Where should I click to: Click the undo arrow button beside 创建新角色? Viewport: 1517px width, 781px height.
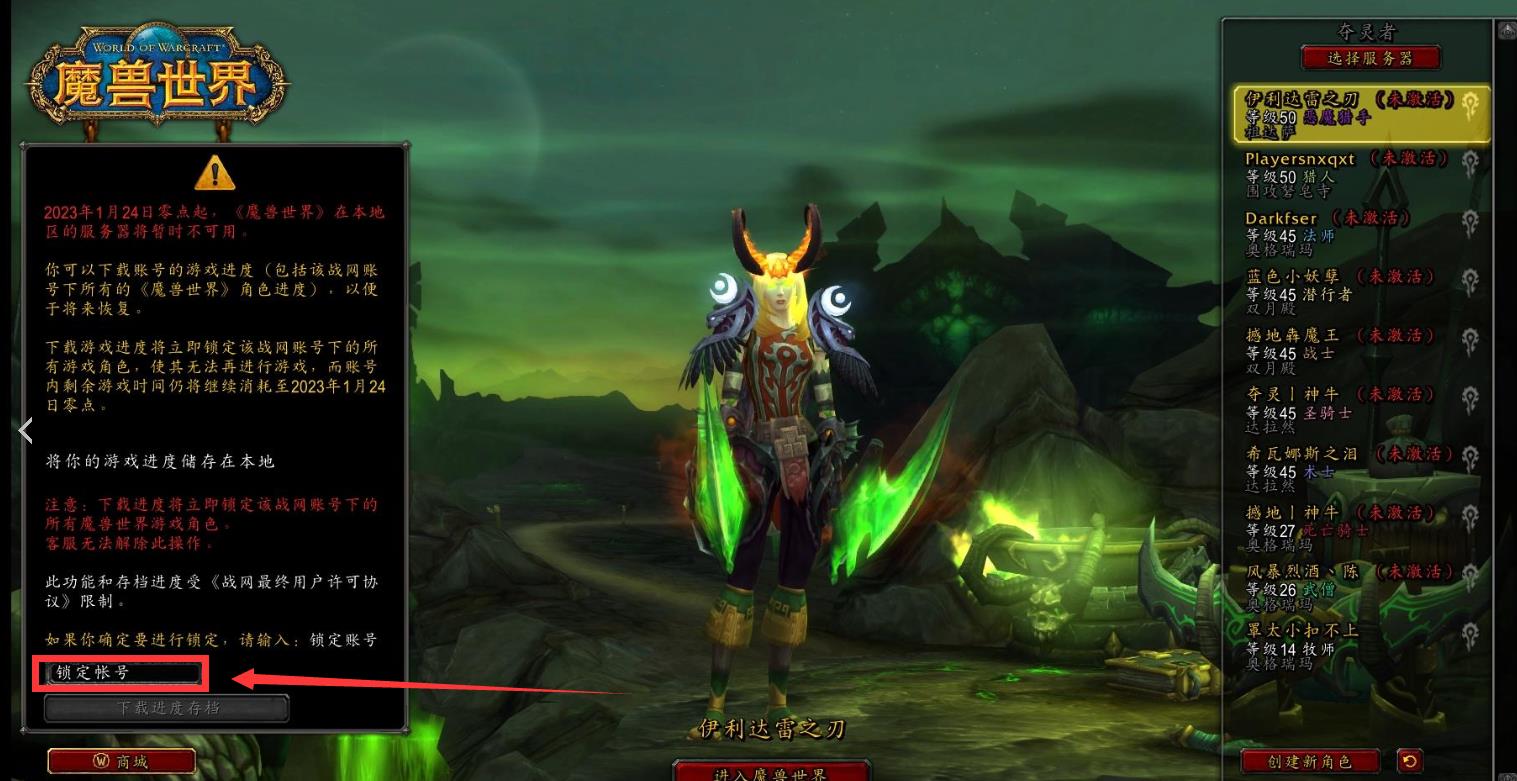[x=1410, y=761]
